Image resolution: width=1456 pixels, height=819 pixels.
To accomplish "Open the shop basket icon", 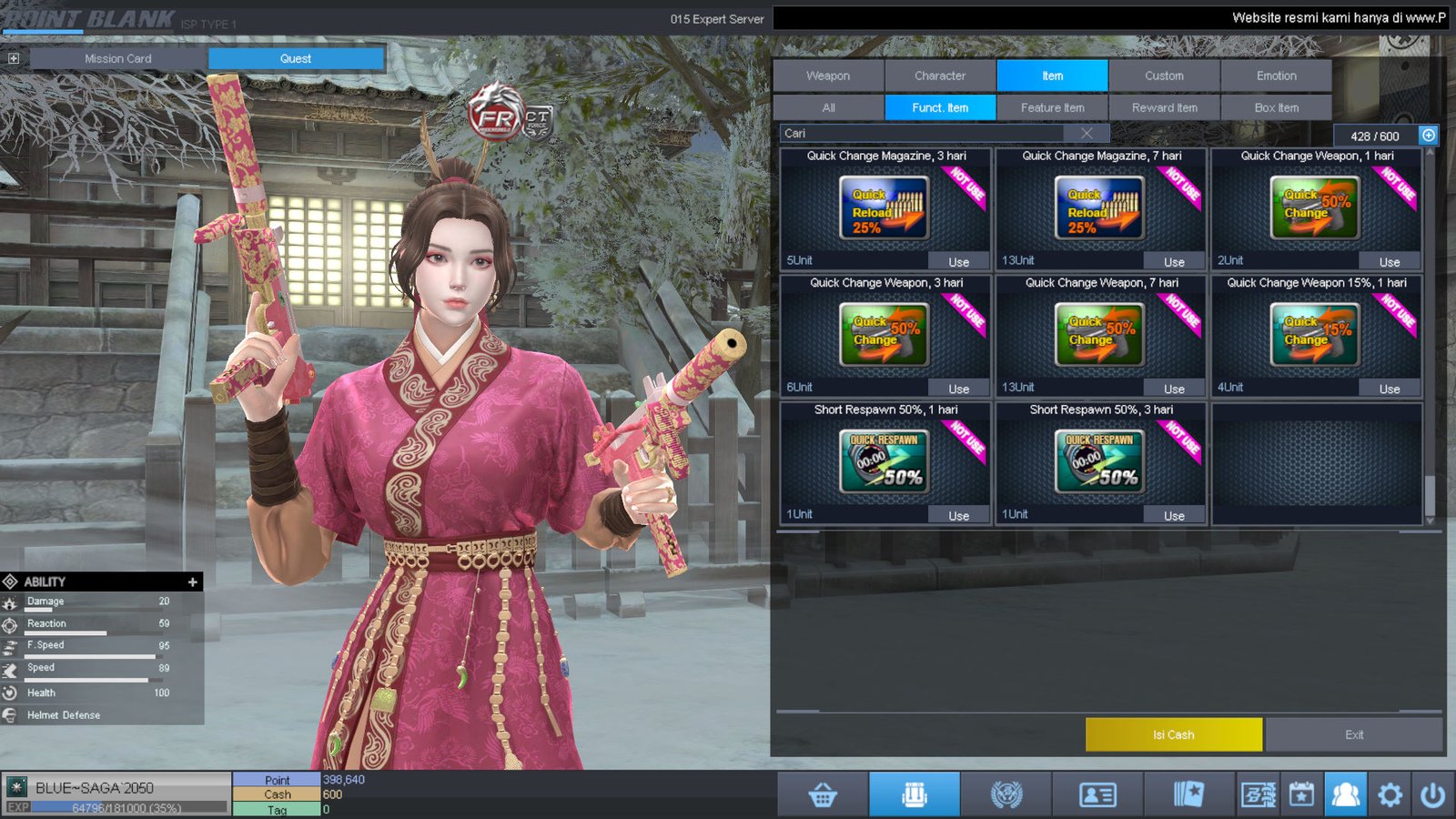I will (823, 795).
